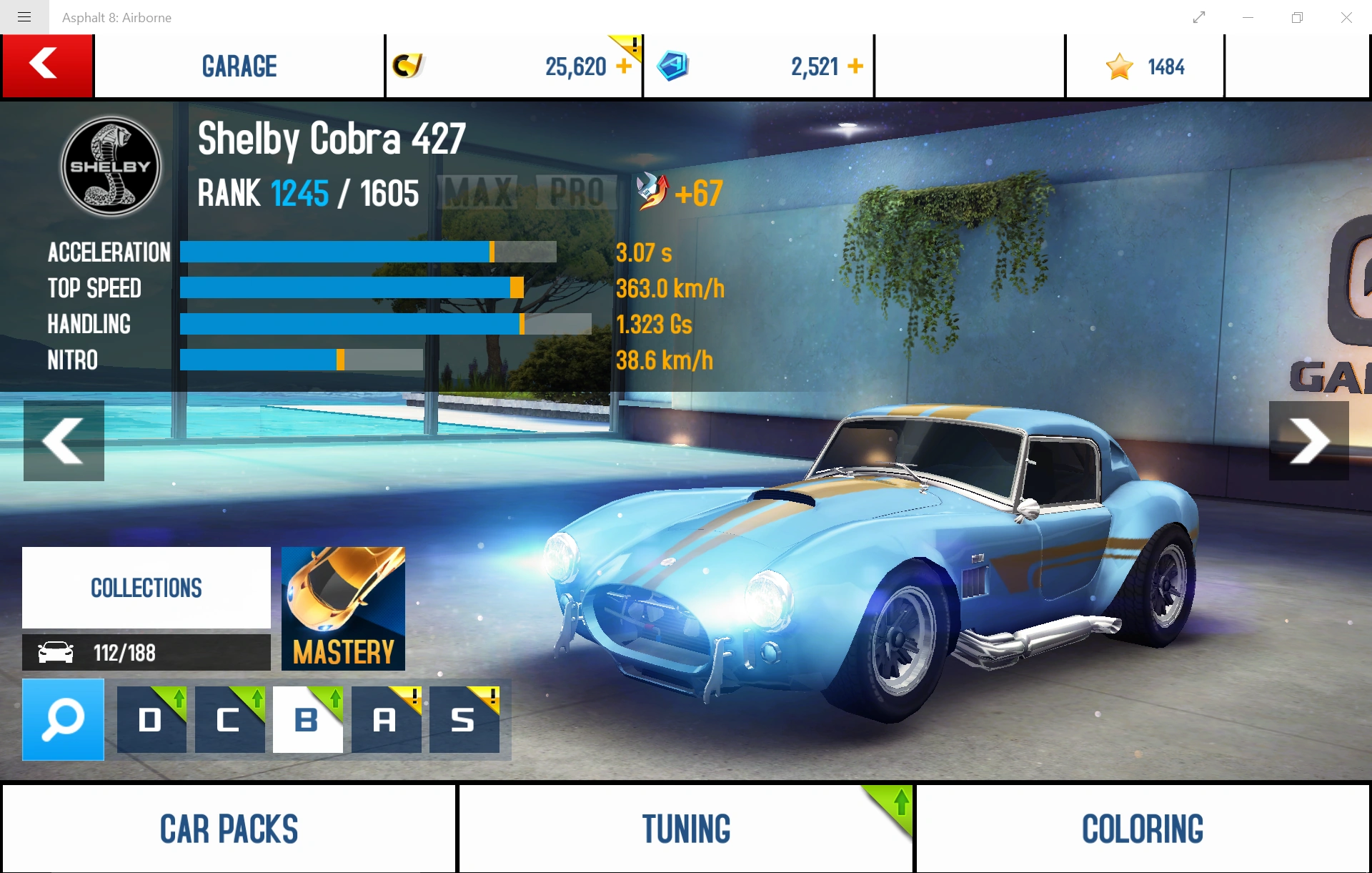Open the Collections panel
The height and width of the screenshot is (873, 1372).
pos(146,587)
